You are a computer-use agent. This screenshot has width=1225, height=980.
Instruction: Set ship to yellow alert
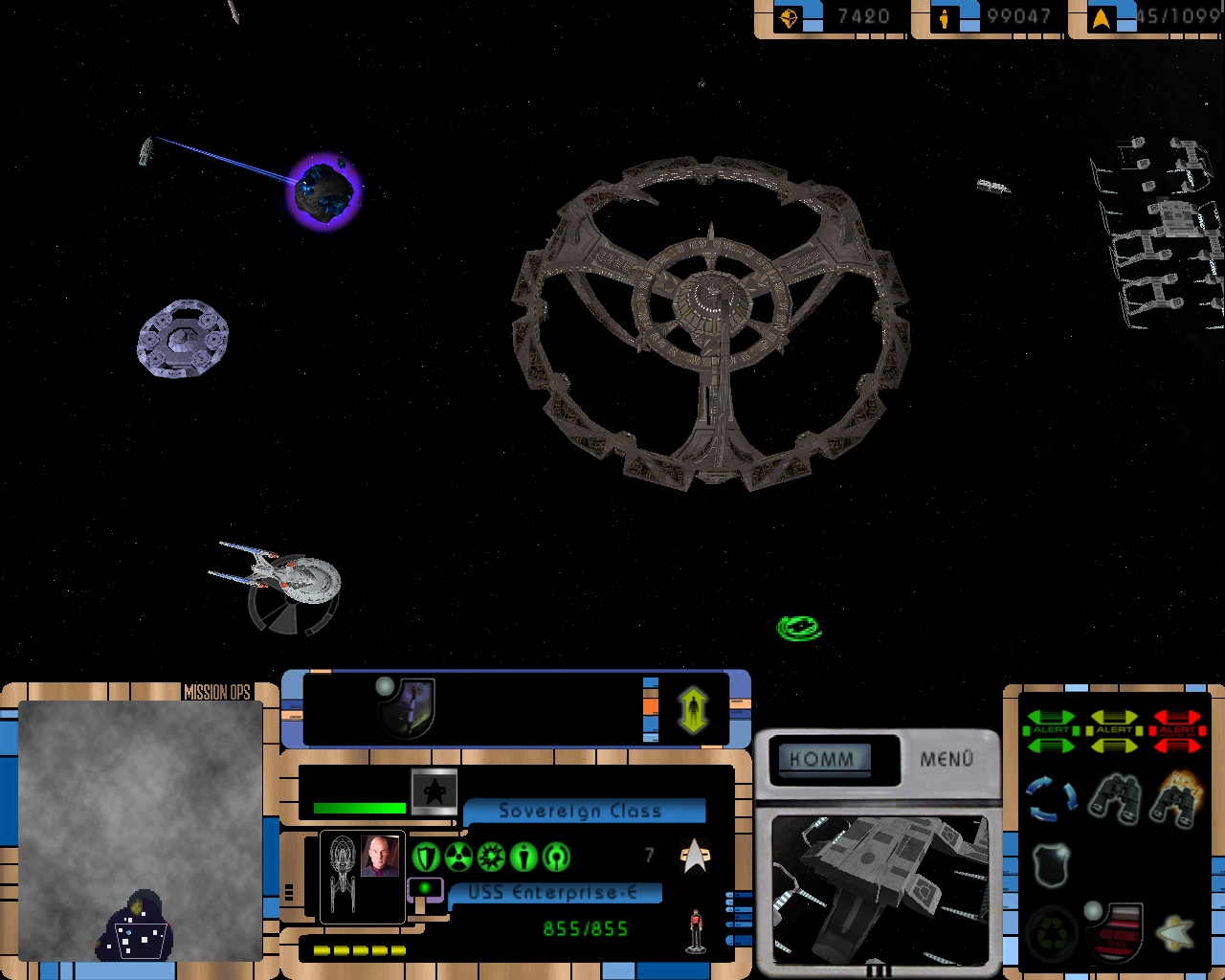[x=1114, y=730]
